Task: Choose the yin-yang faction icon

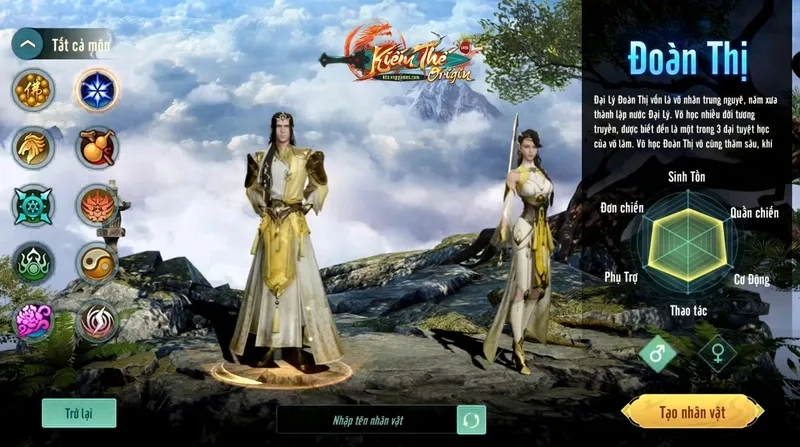Action: 97,263
